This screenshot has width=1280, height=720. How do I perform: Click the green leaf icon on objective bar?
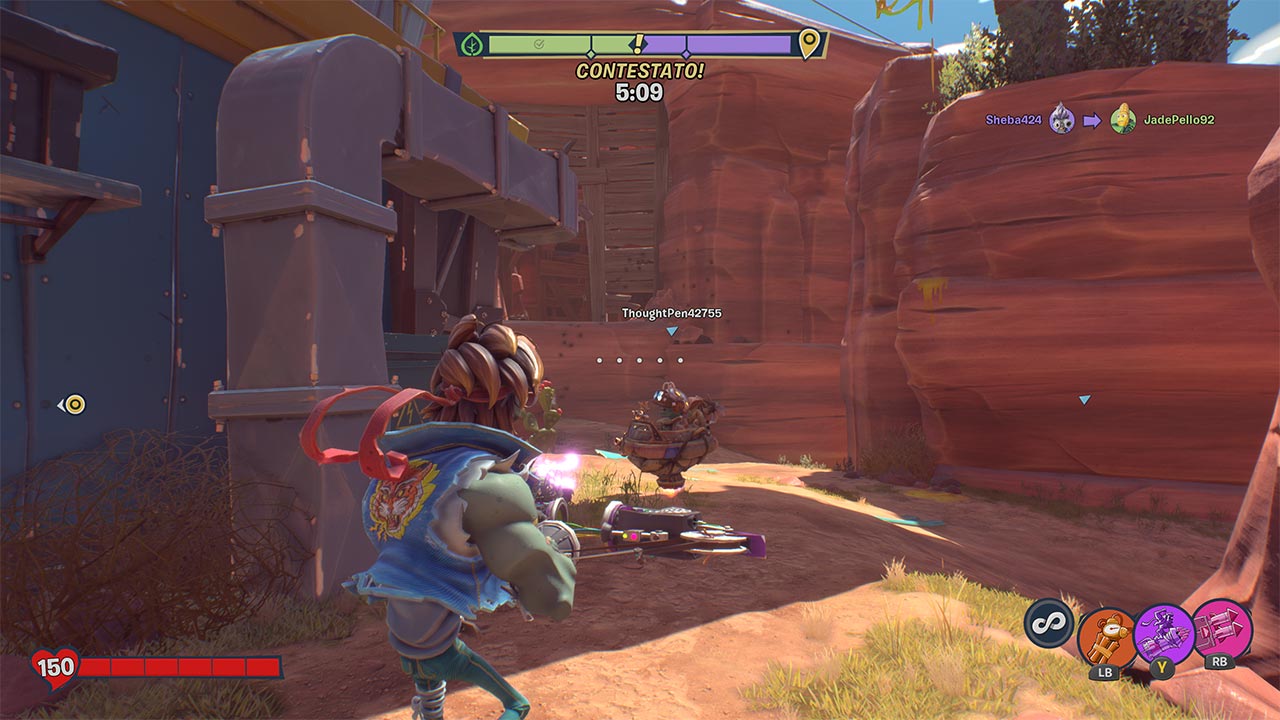(x=471, y=41)
